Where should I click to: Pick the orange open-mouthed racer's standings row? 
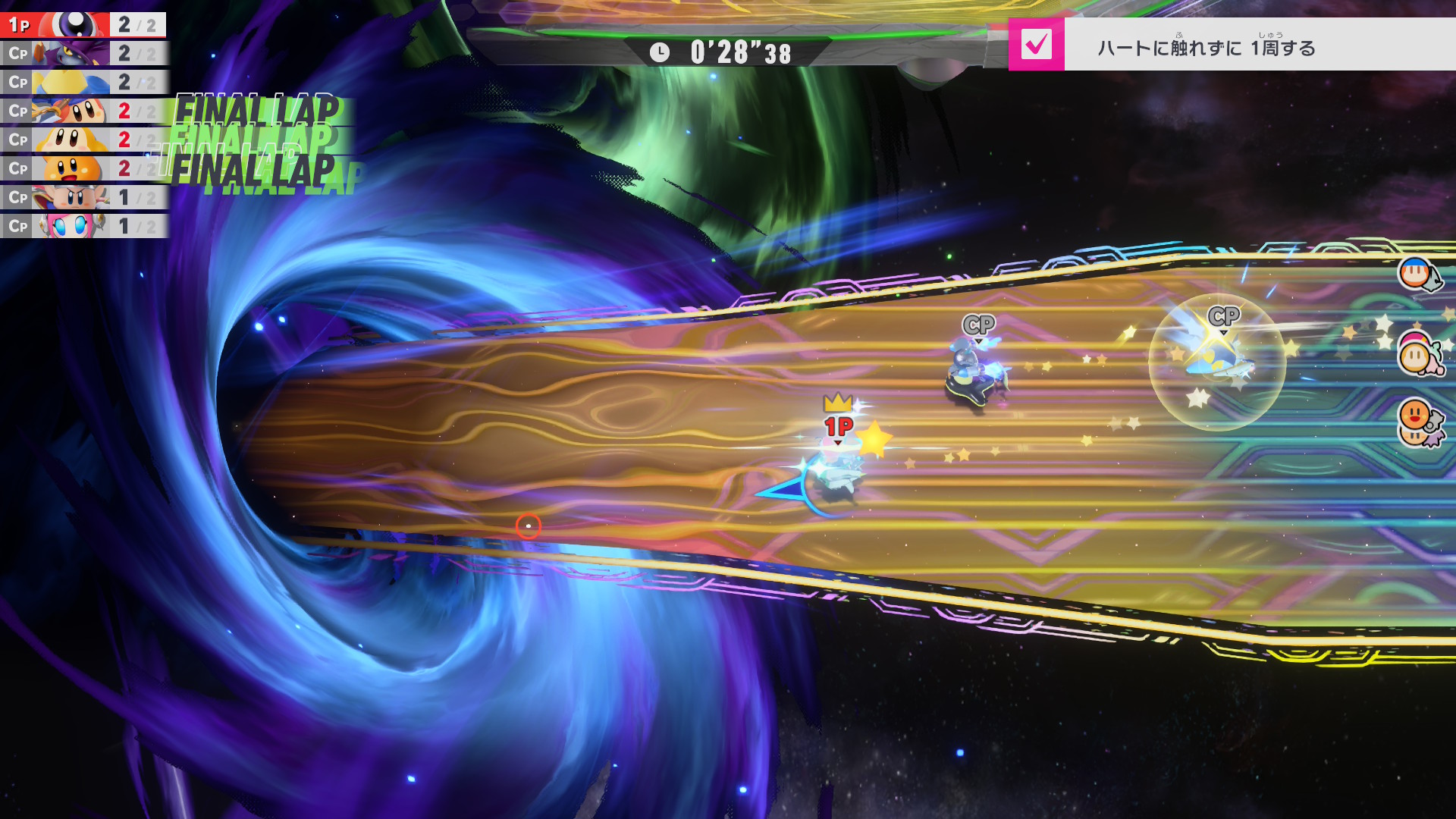coord(83,168)
